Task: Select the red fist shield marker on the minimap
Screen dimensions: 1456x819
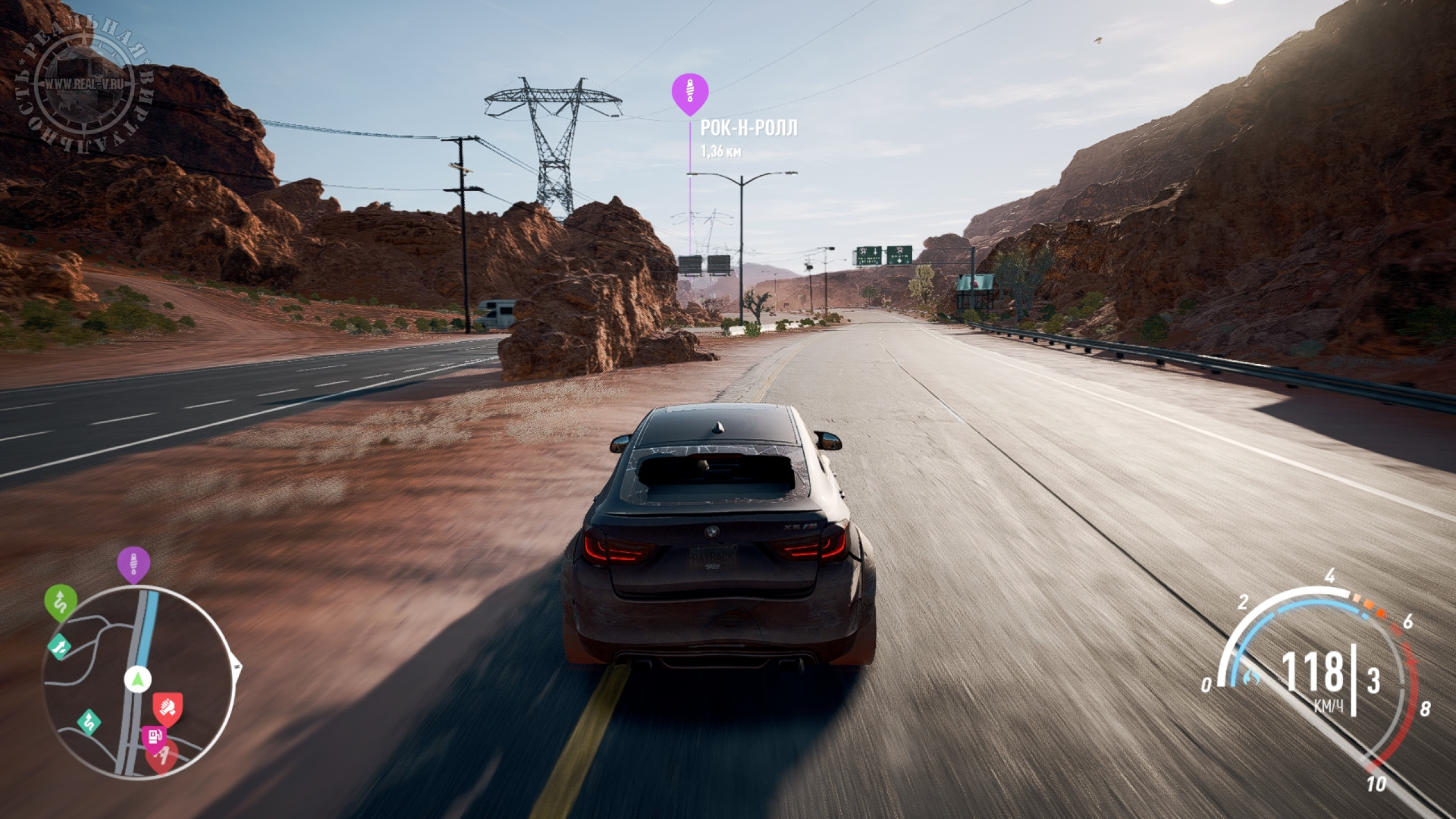Action: [x=167, y=708]
